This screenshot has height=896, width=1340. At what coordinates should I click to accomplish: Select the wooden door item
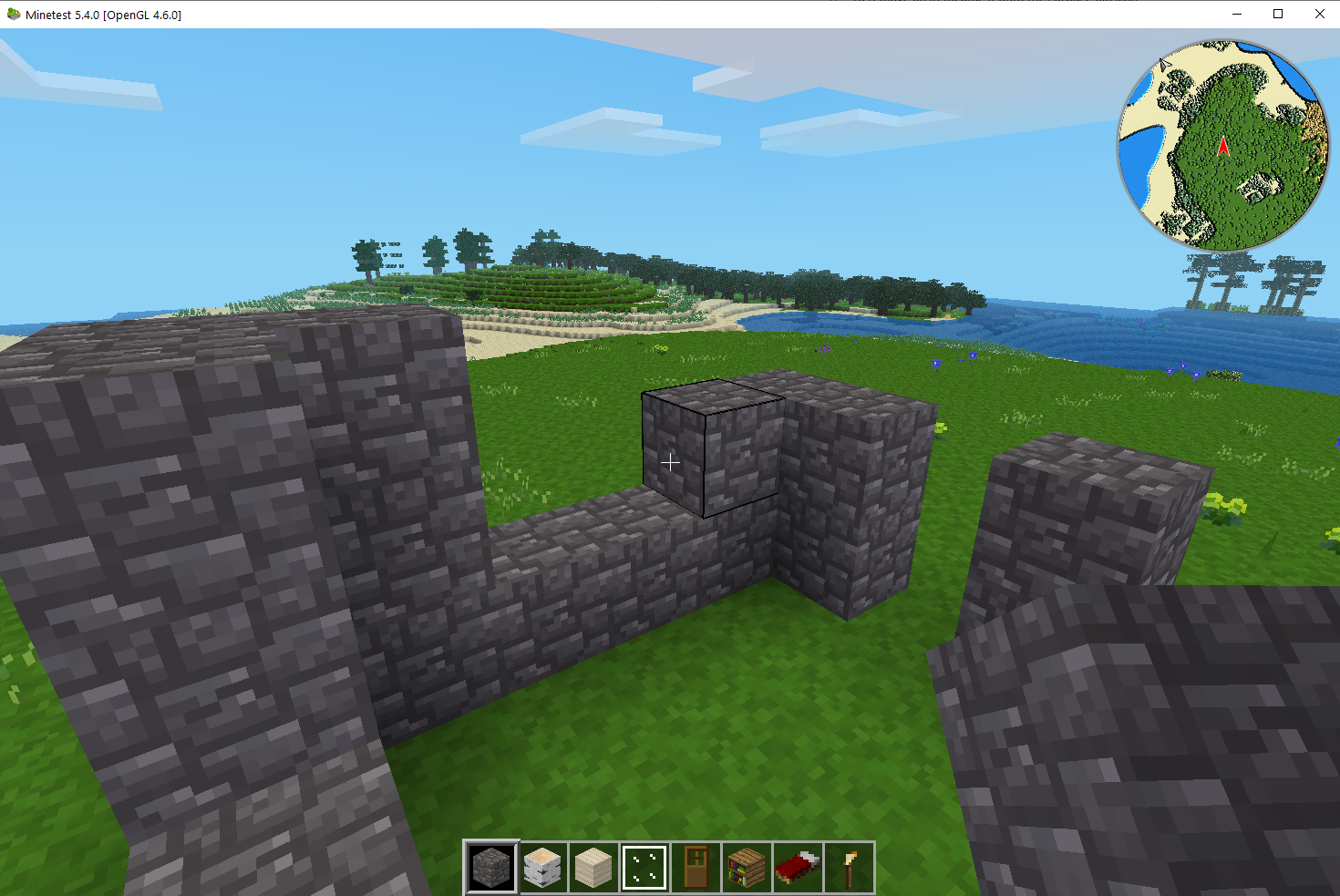695,867
